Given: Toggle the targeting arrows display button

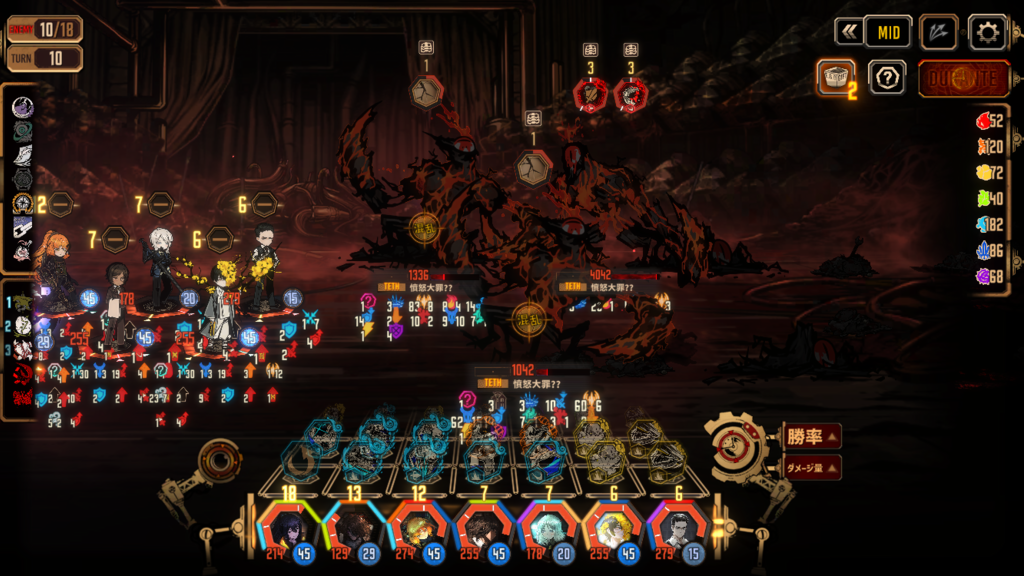Looking at the screenshot, I should pyautogui.click(x=938, y=32).
